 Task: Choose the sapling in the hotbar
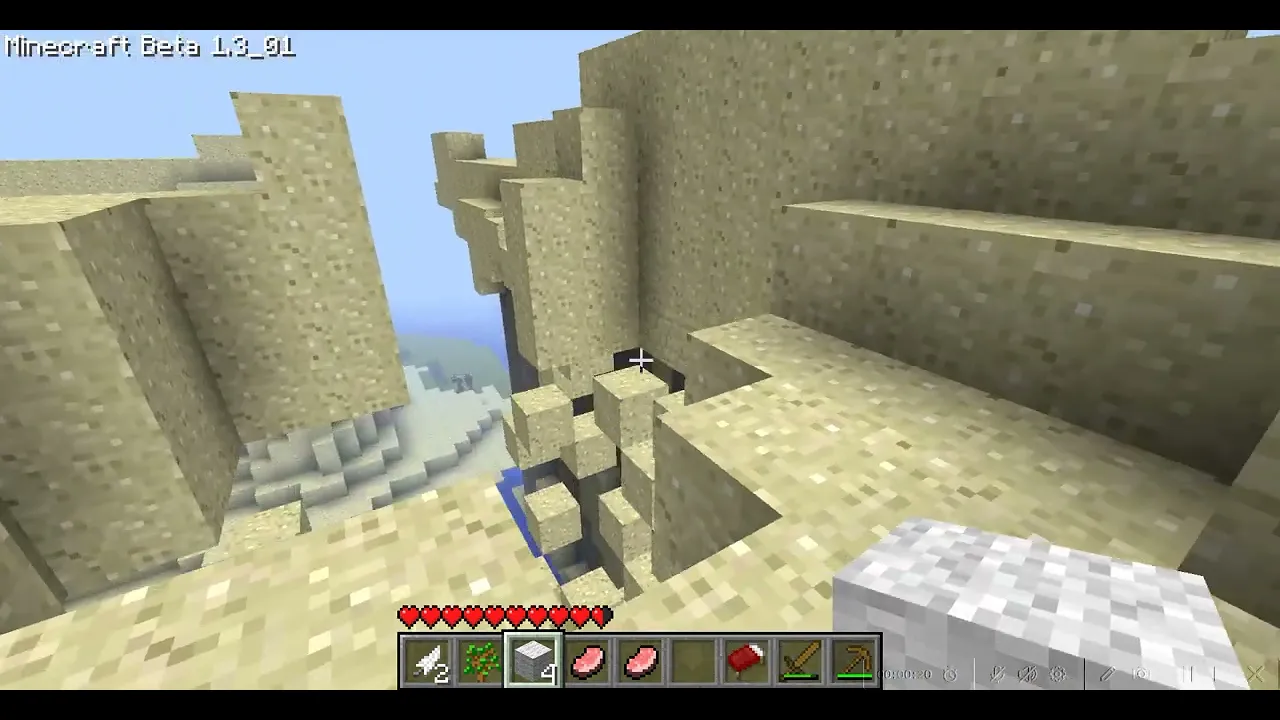(x=480, y=661)
